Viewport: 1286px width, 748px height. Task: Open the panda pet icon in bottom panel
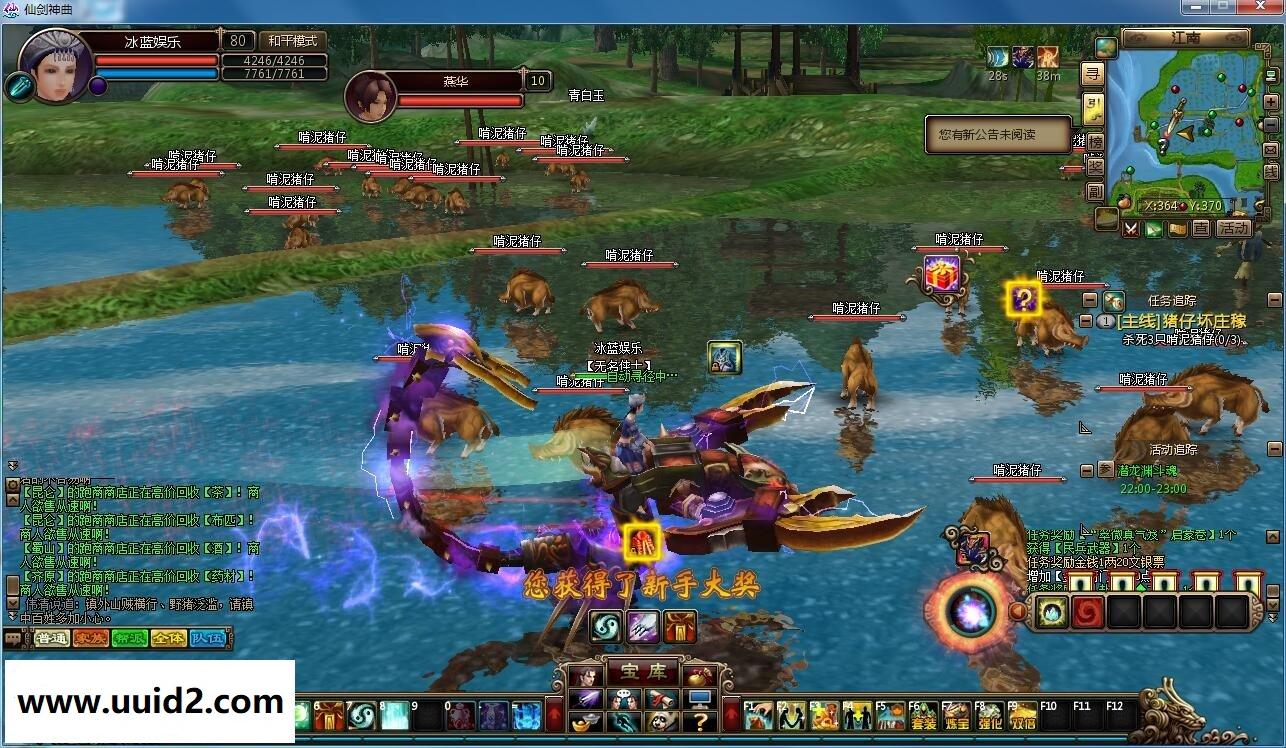[663, 721]
